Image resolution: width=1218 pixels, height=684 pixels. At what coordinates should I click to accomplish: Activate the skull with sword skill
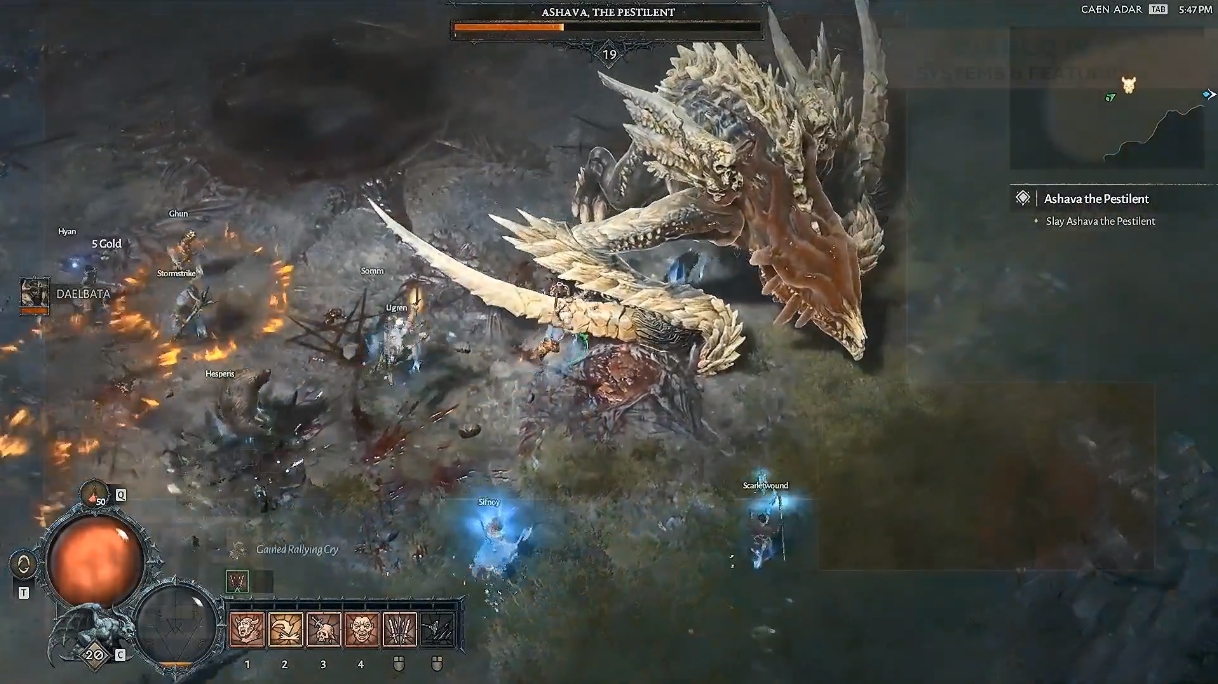[x=324, y=629]
